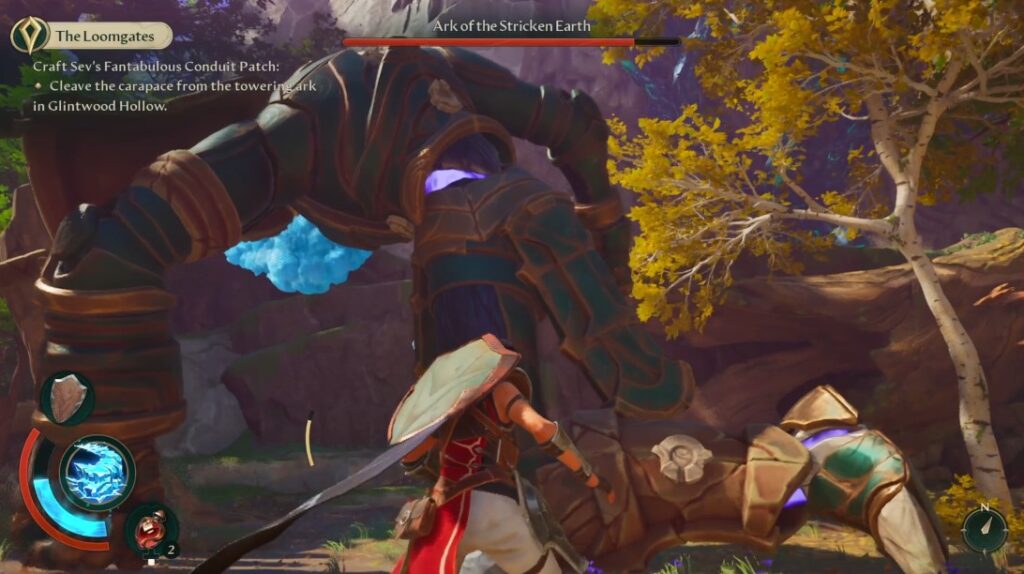Select the stone shield ability icon
1024x574 pixels.
click(x=68, y=398)
